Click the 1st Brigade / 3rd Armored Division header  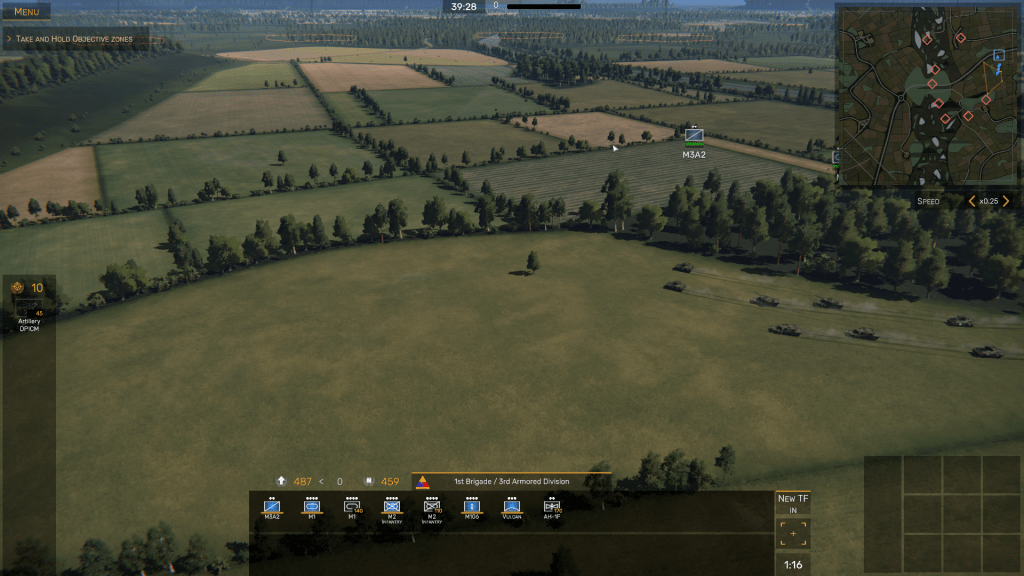[x=512, y=481]
